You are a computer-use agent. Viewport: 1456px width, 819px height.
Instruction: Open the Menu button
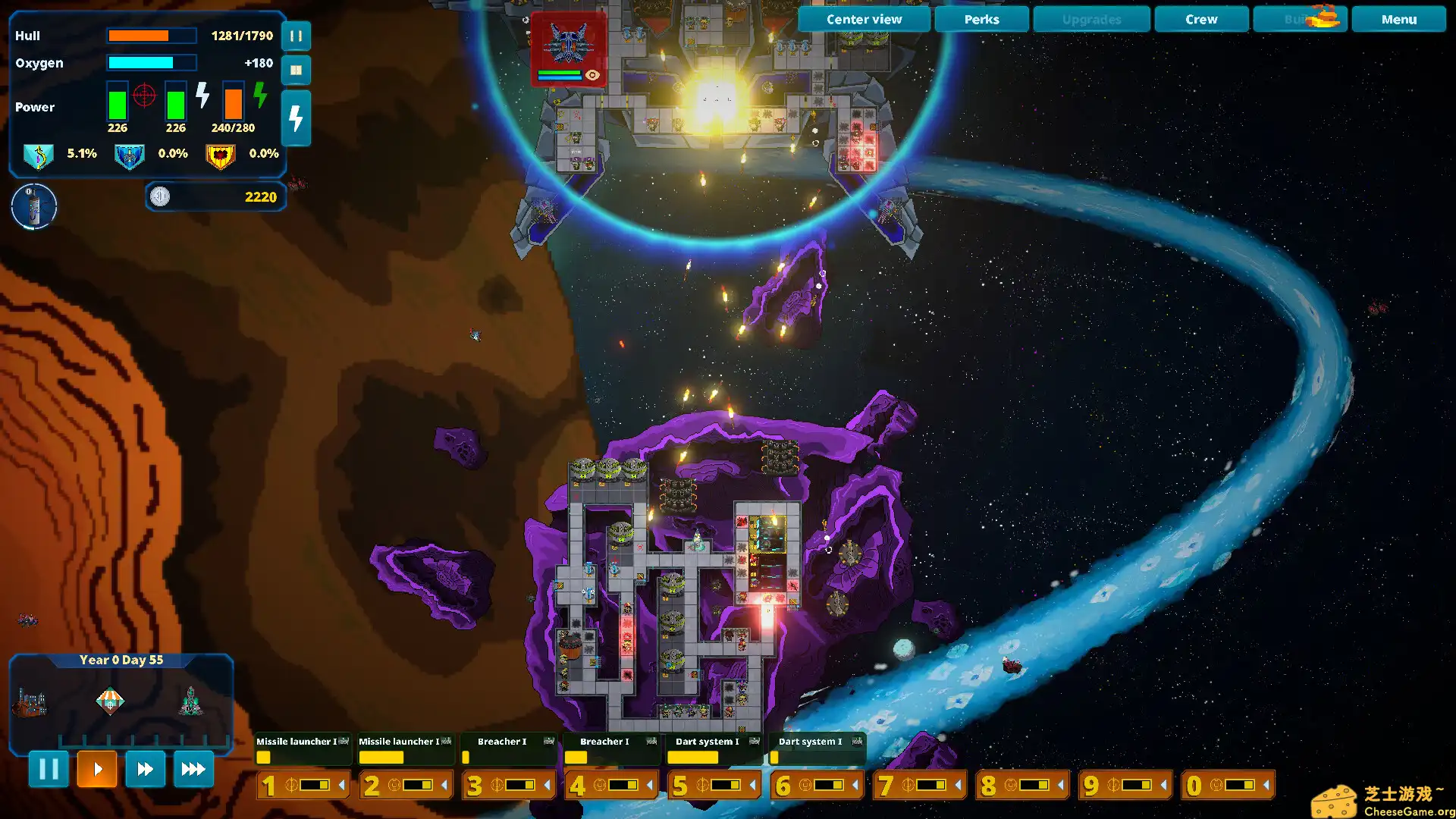coord(1398,19)
